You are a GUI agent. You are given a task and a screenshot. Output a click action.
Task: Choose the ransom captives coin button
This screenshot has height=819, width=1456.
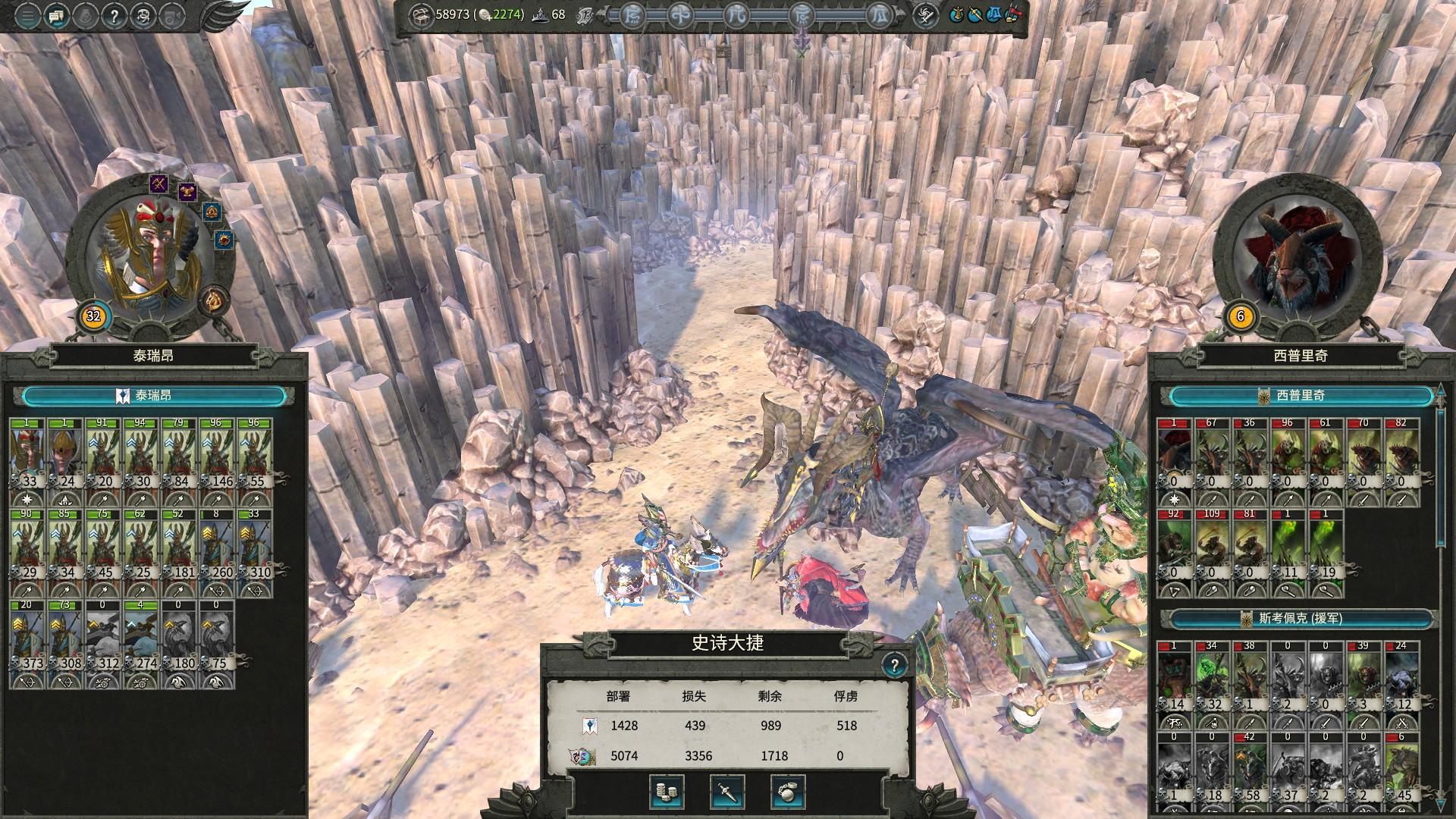(667, 792)
